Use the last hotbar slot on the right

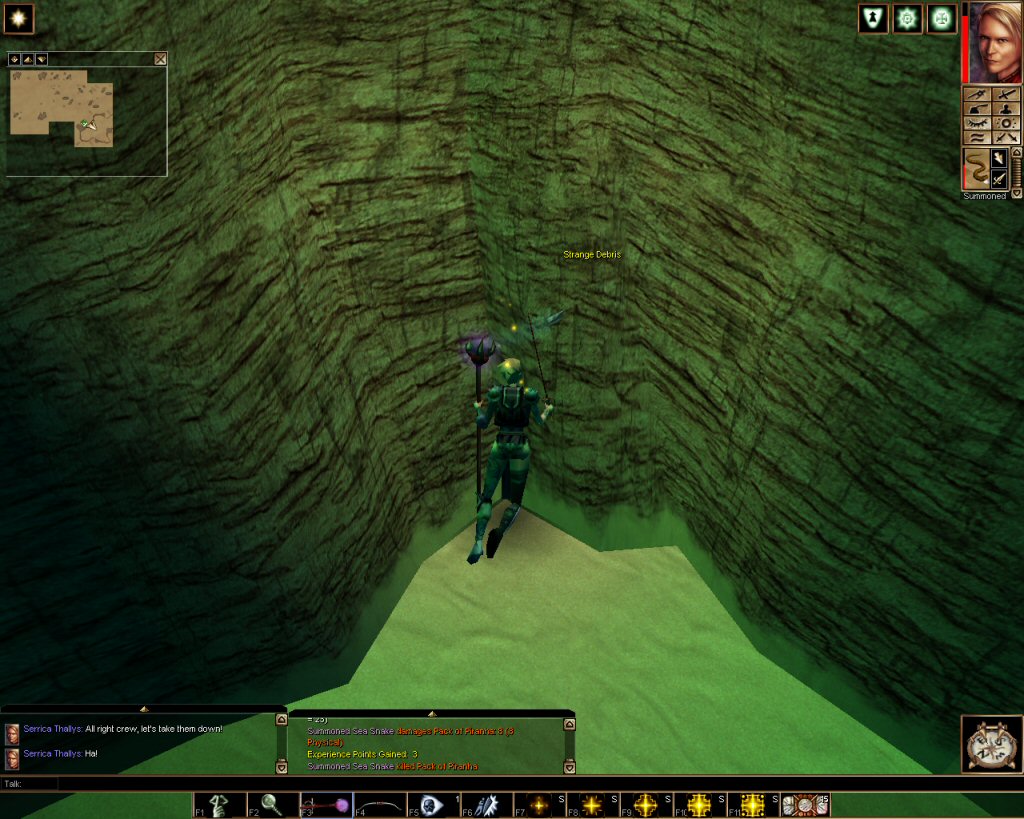point(806,805)
